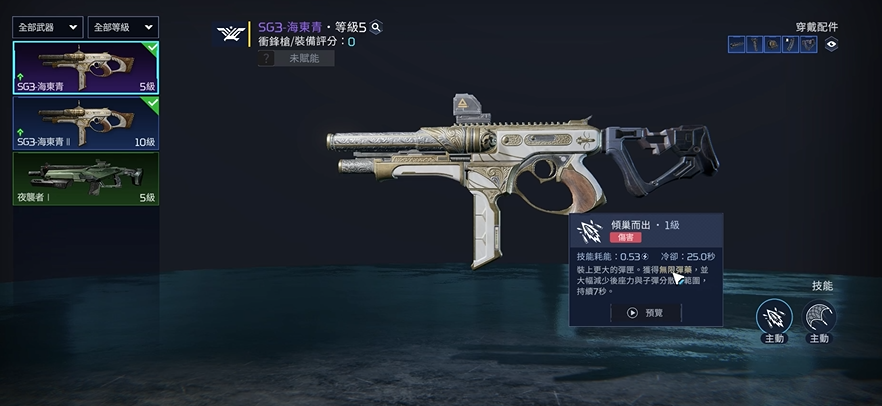Inspect weapon details via the magnifier icon

click(x=376, y=27)
